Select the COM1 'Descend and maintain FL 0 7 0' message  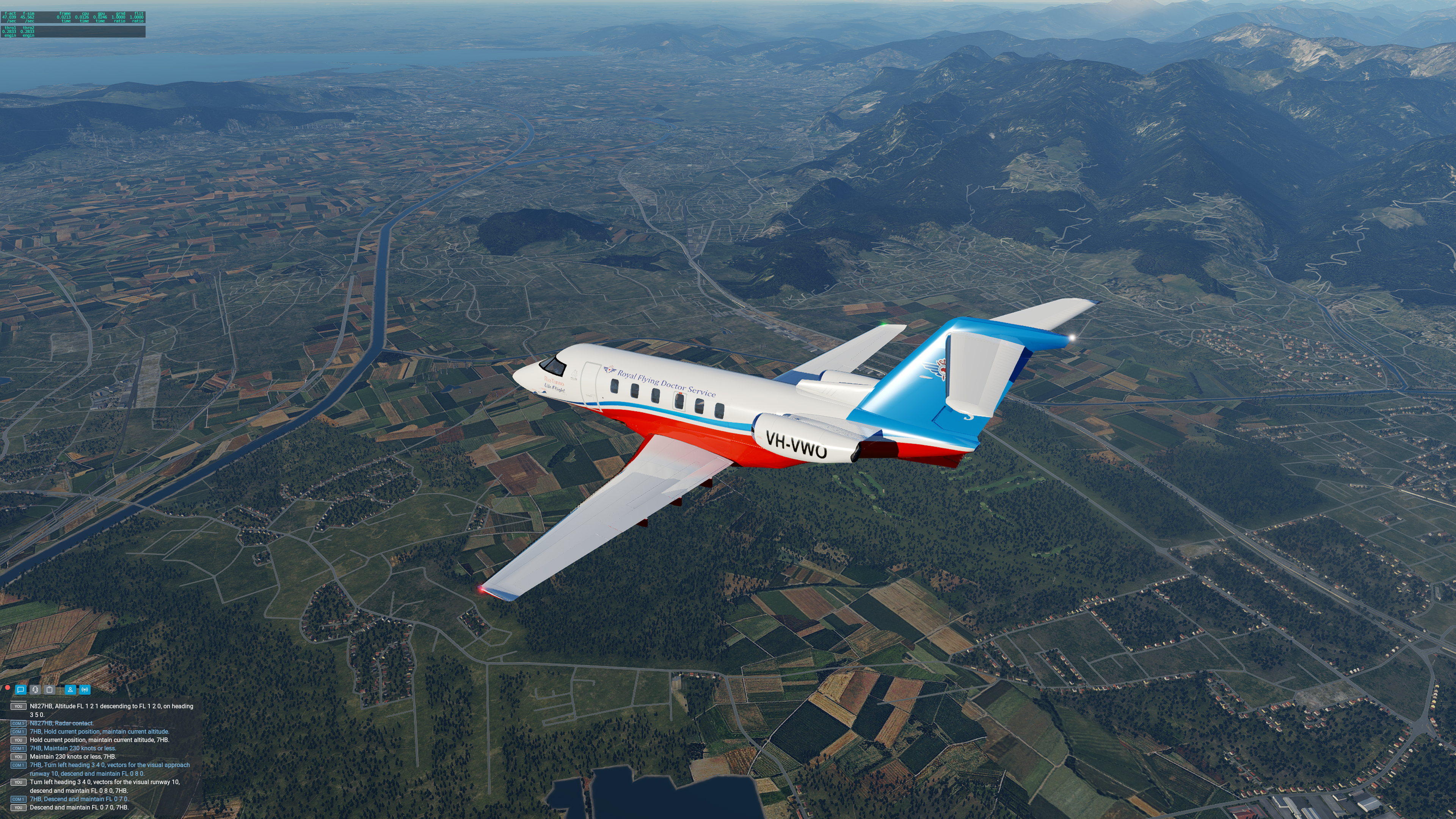tap(79, 799)
